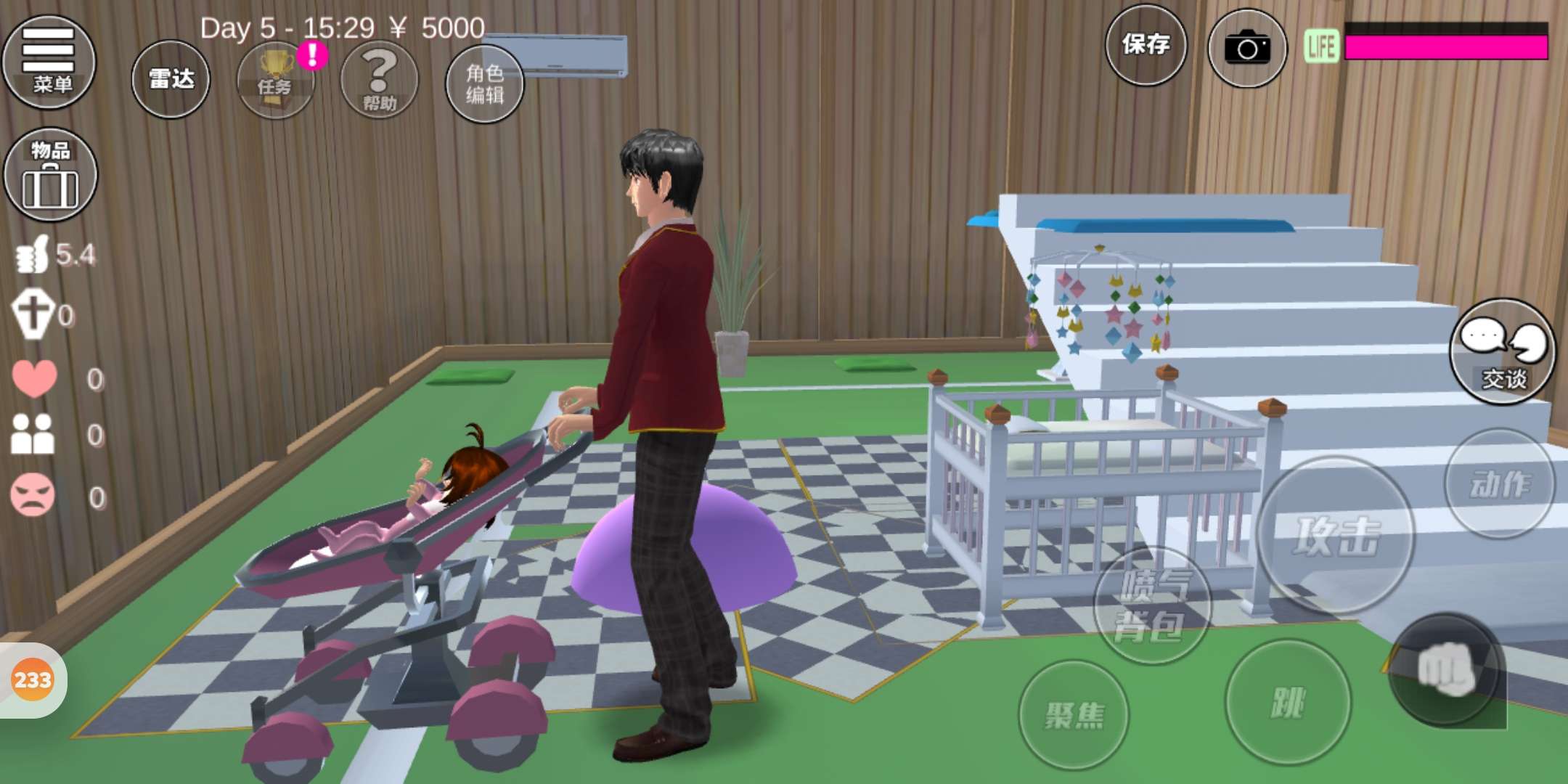Start a conversation with 交谈
The height and width of the screenshot is (784, 1568).
click(1502, 351)
